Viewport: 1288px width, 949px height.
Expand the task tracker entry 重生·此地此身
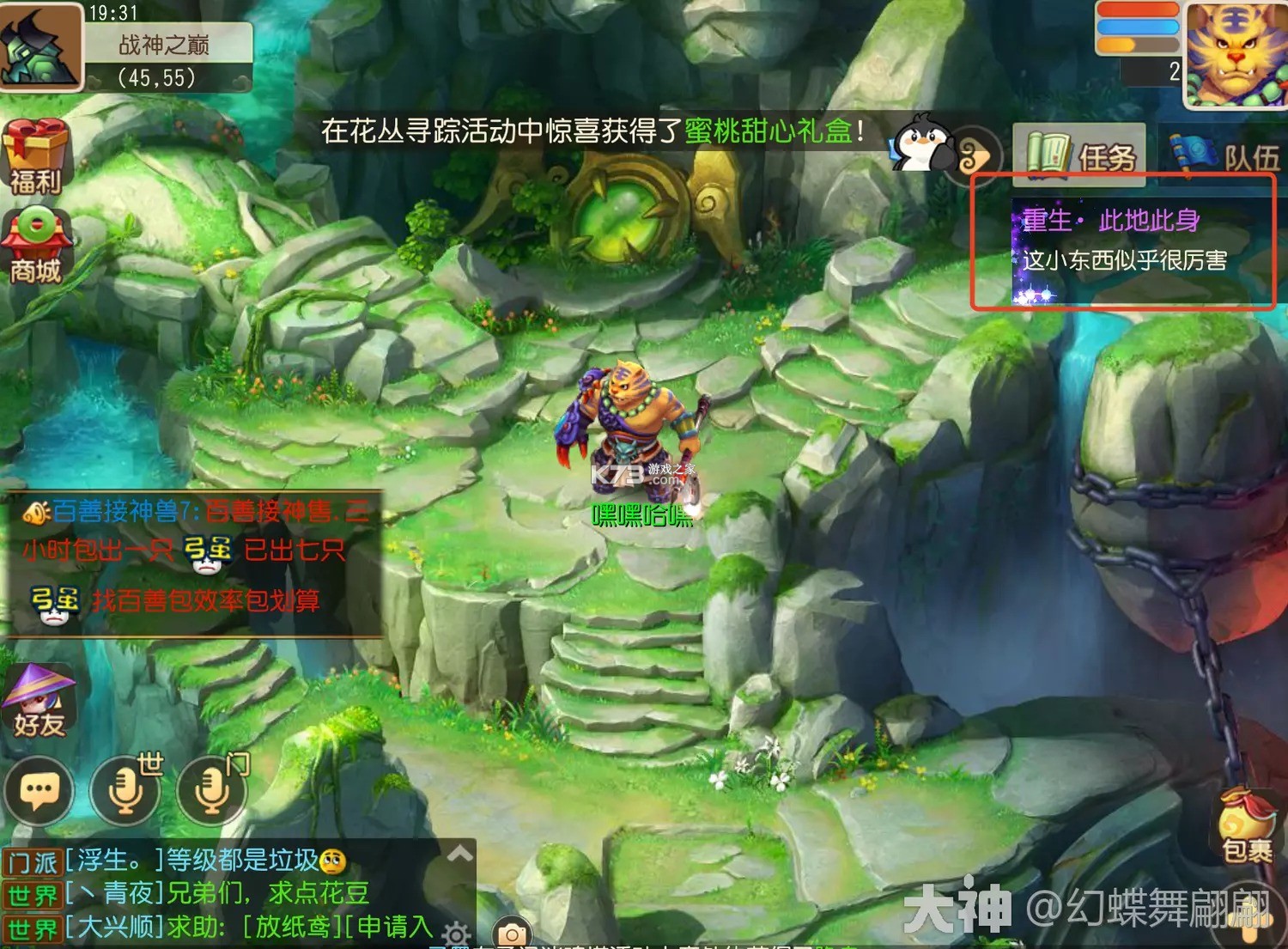point(1110,221)
